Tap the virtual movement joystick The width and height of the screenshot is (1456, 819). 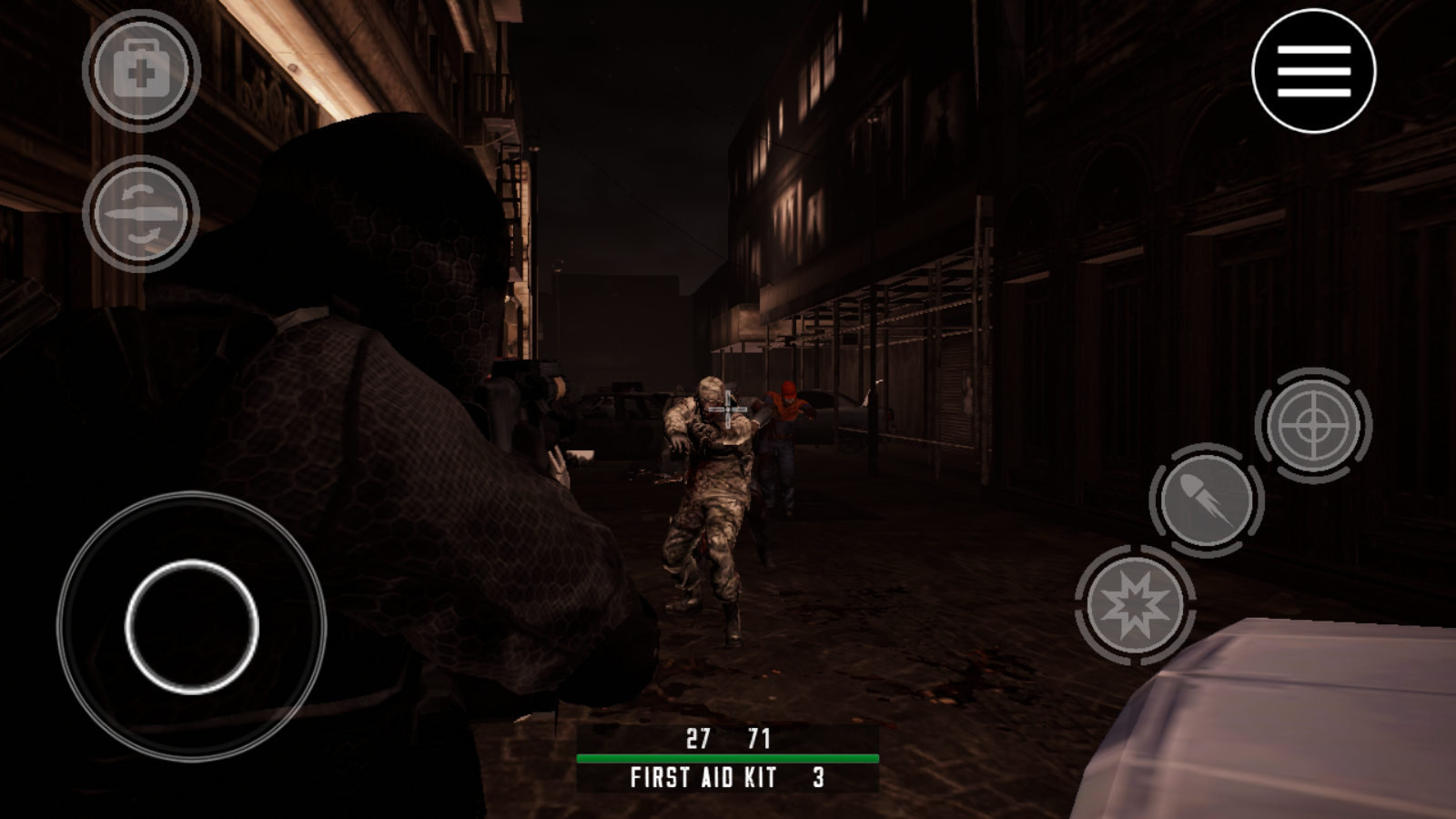[x=192, y=626]
